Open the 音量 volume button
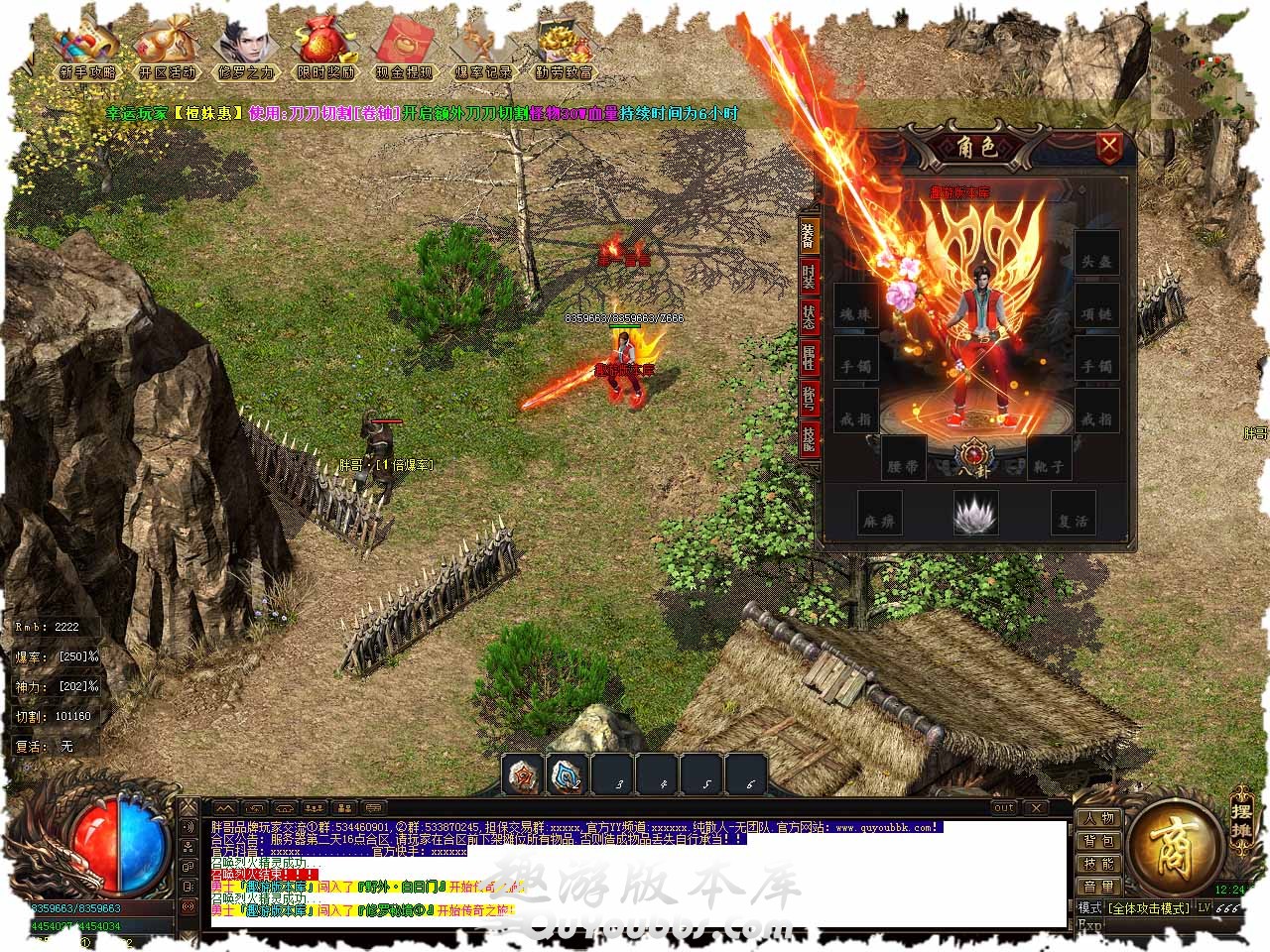 tap(1098, 886)
